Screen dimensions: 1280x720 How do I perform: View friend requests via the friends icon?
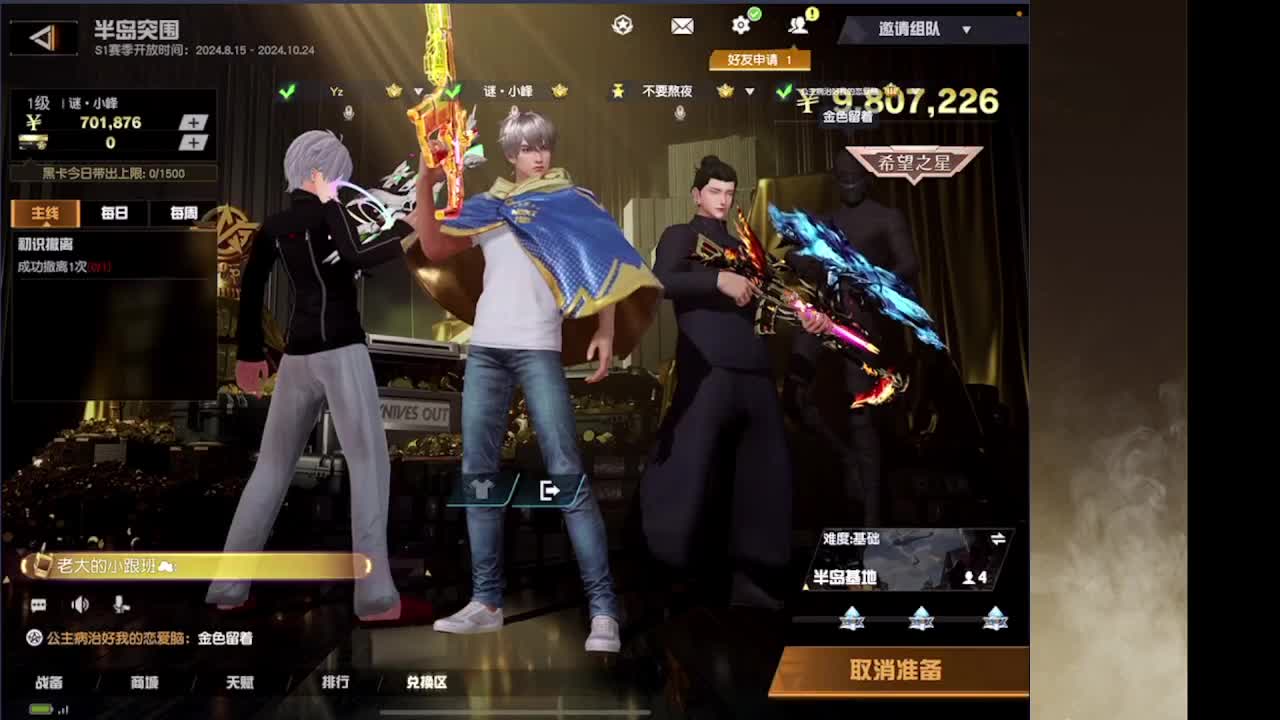[x=797, y=26]
